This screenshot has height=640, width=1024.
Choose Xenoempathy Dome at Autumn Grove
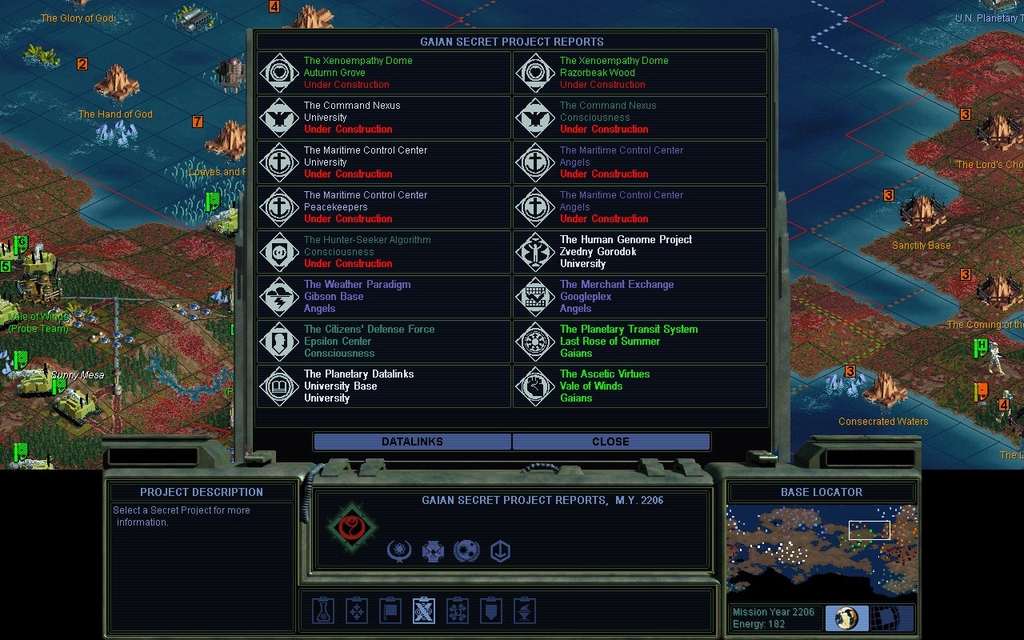pos(384,73)
